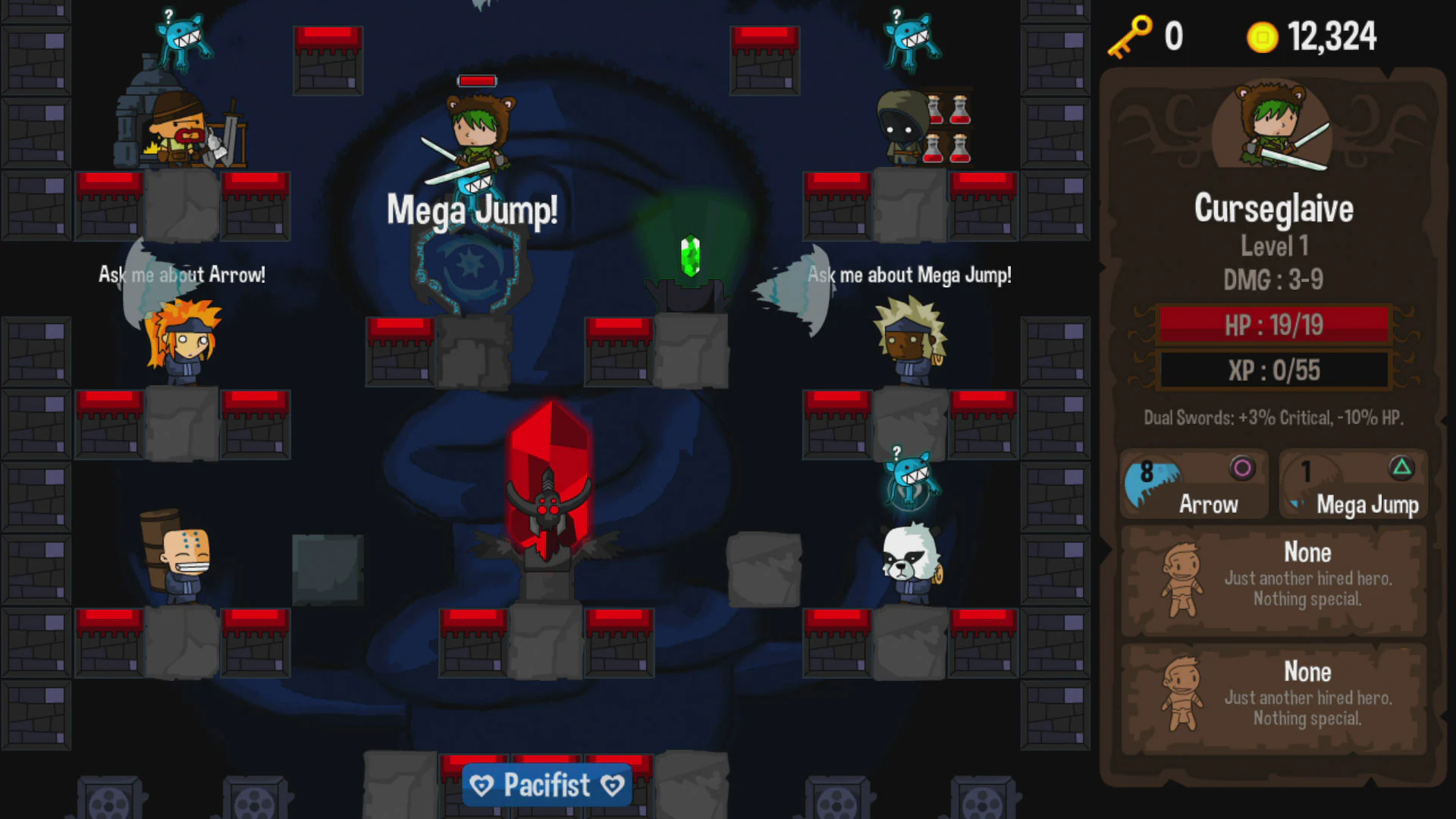Expand the first None hired hero slot
1456x819 pixels.
pos(1274,579)
